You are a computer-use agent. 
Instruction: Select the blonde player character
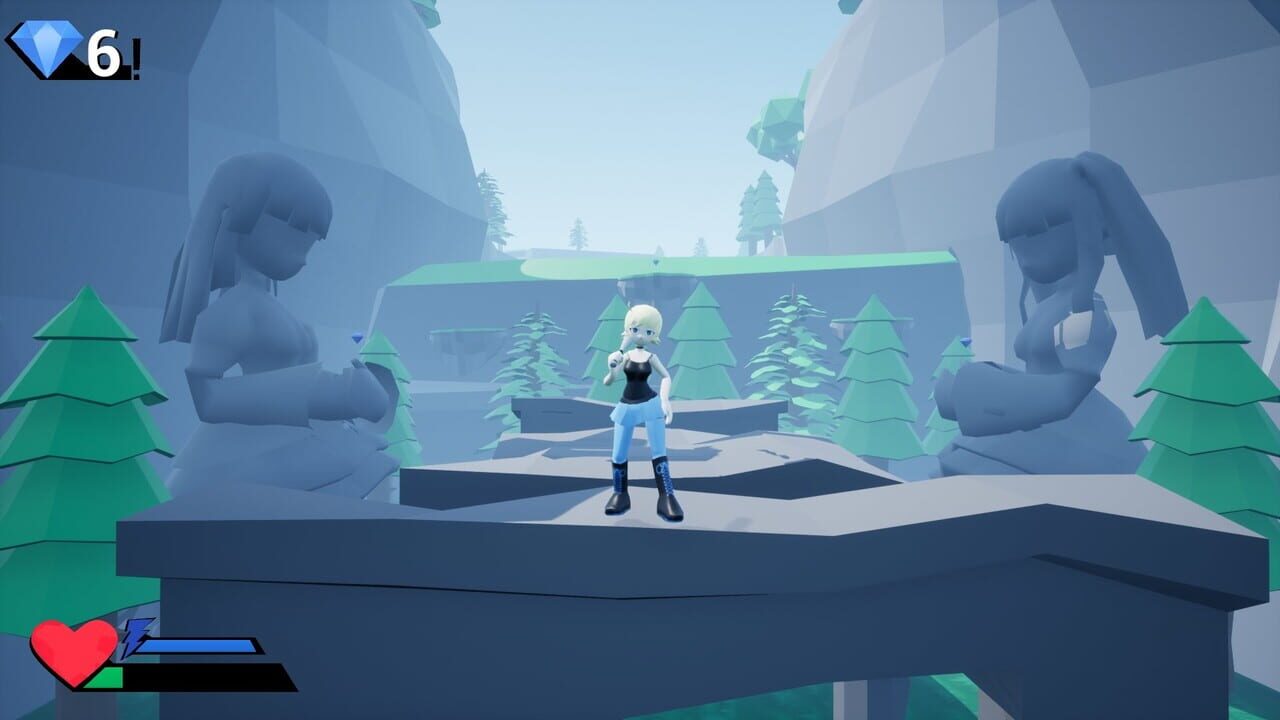tap(640, 400)
